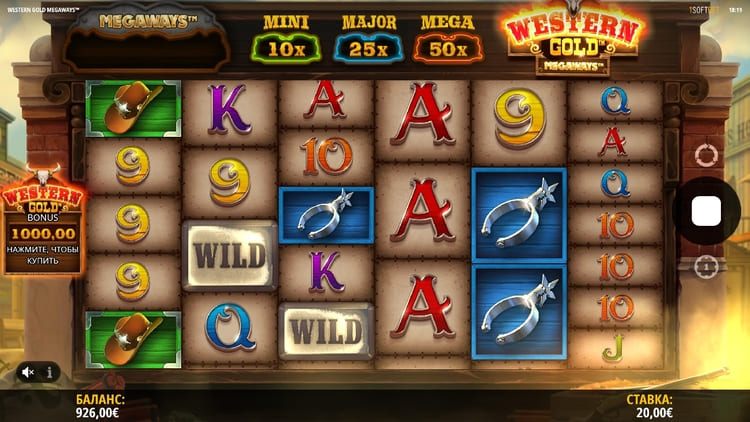This screenshot has width=750, height=422.
Task: Buy the Western Gold bonus for 1000,00
Action: click(43, 230)
